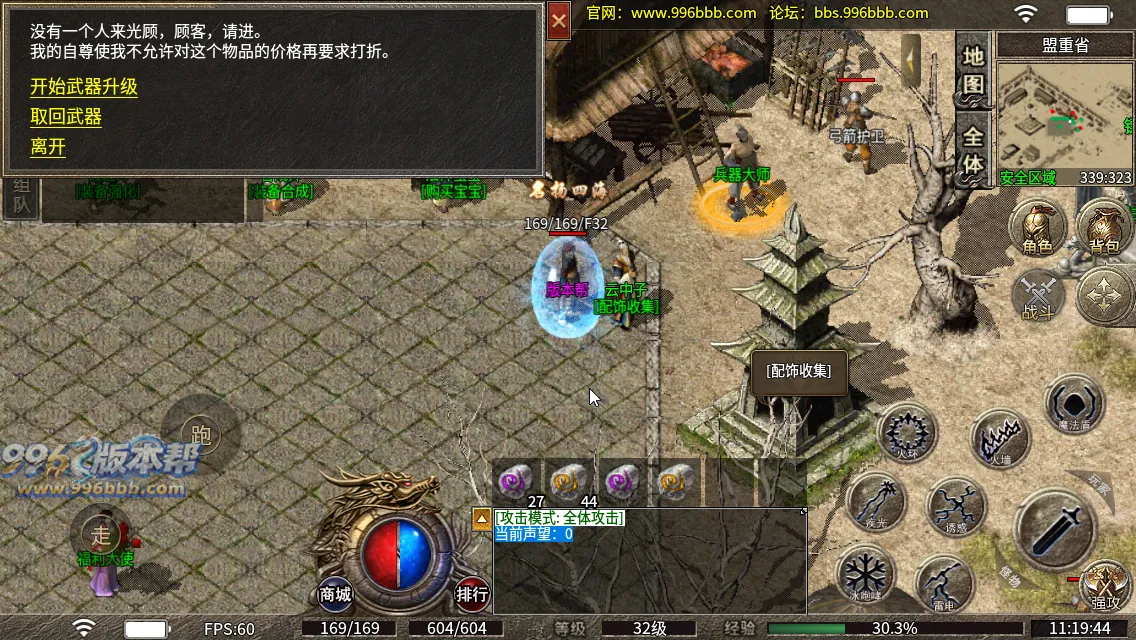Image resolution: width=1136 pixels, height=640 pixels.
Task: Open the 地图 map button
Action: [973, 70]
